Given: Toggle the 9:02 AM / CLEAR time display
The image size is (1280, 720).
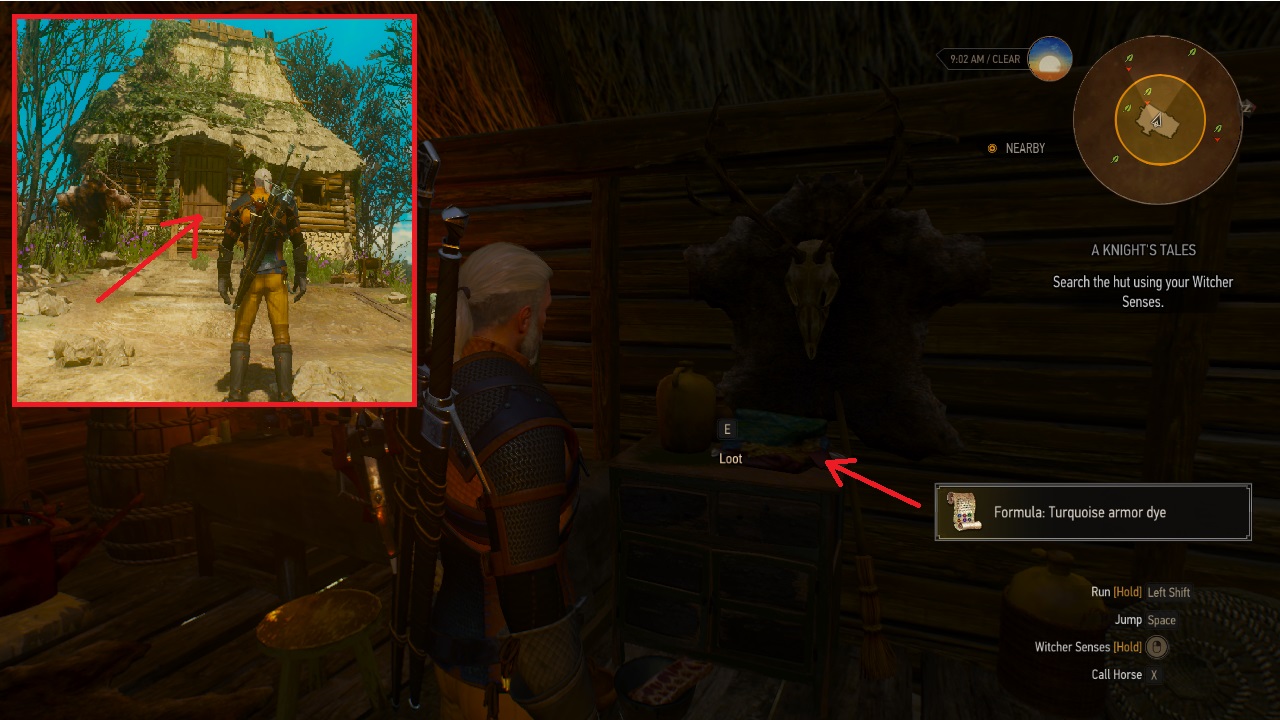Looking at the screenshot, I should pos(985,58).
